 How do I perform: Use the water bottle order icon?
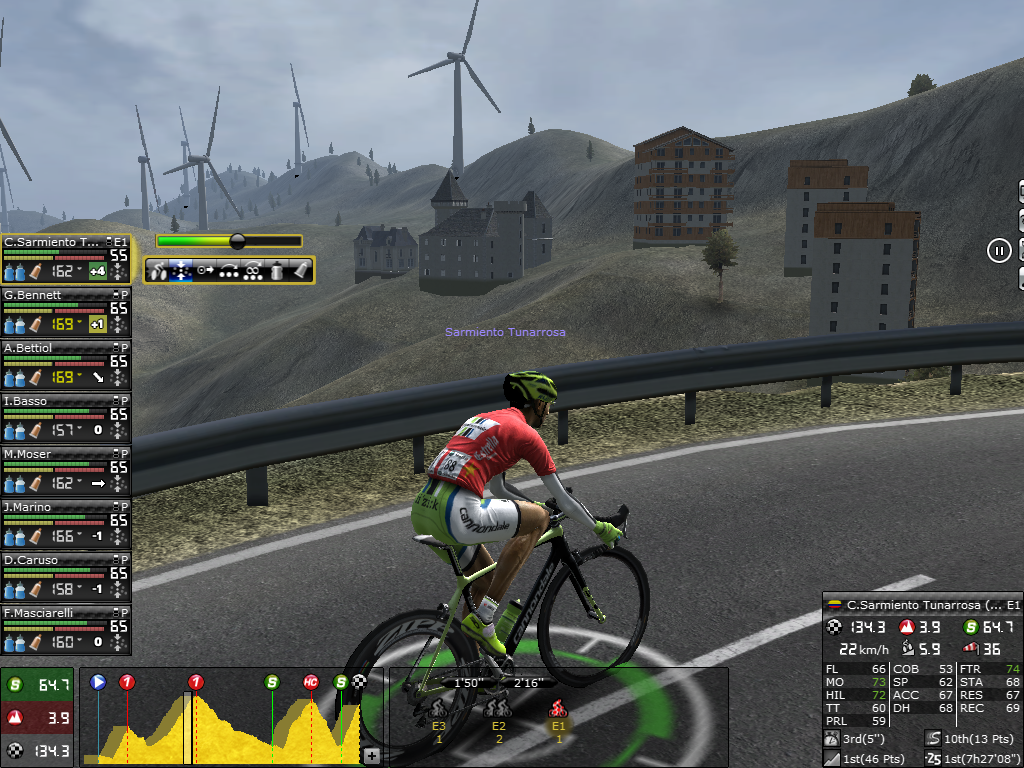click(277, 270)
